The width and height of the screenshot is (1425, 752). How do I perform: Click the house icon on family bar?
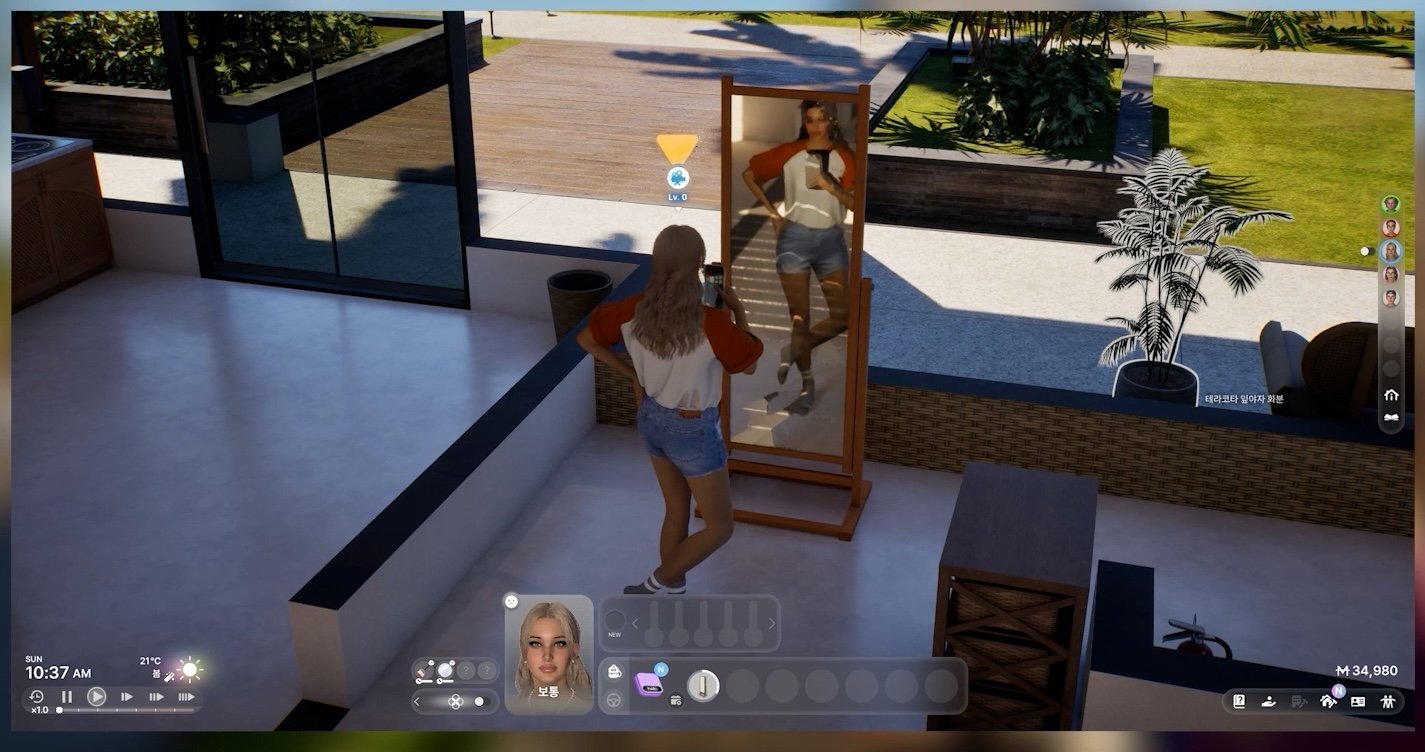coord(1390,394)
